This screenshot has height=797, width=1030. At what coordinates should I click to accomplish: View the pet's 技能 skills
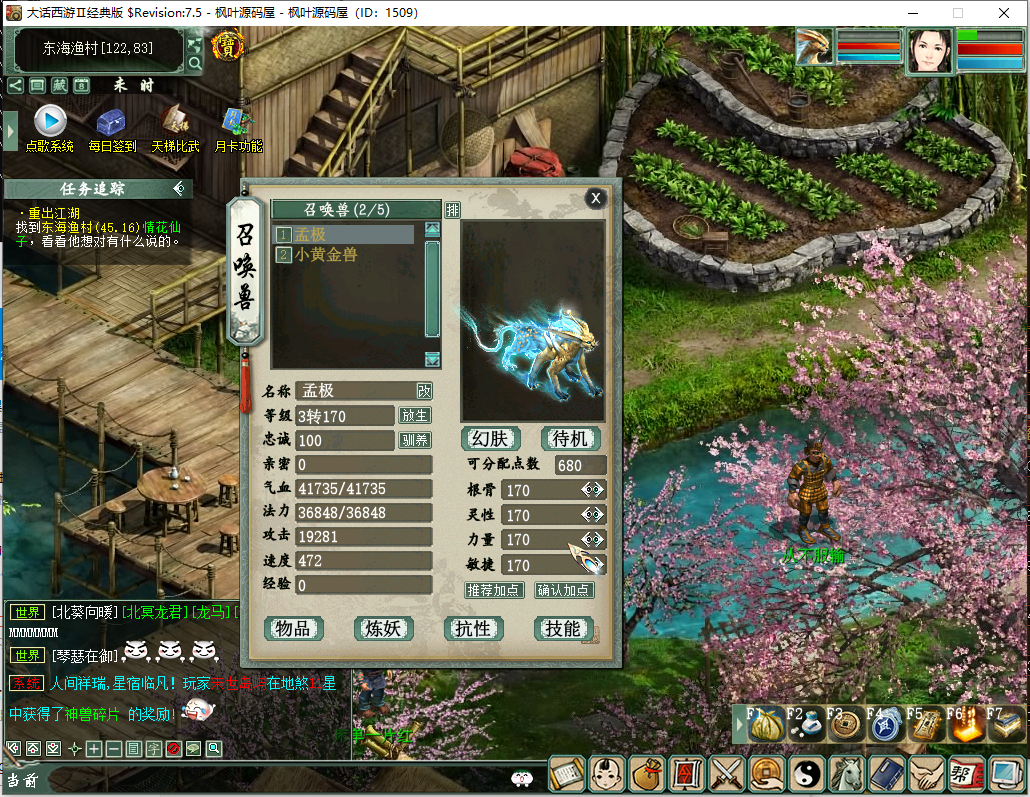563,628
